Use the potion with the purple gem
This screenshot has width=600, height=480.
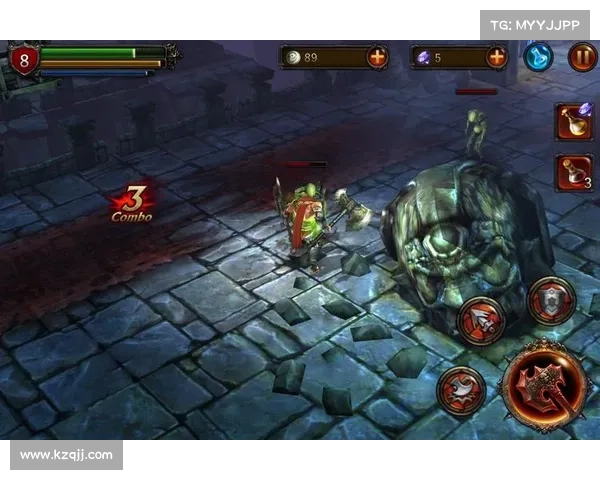click(x=574, y=122)
